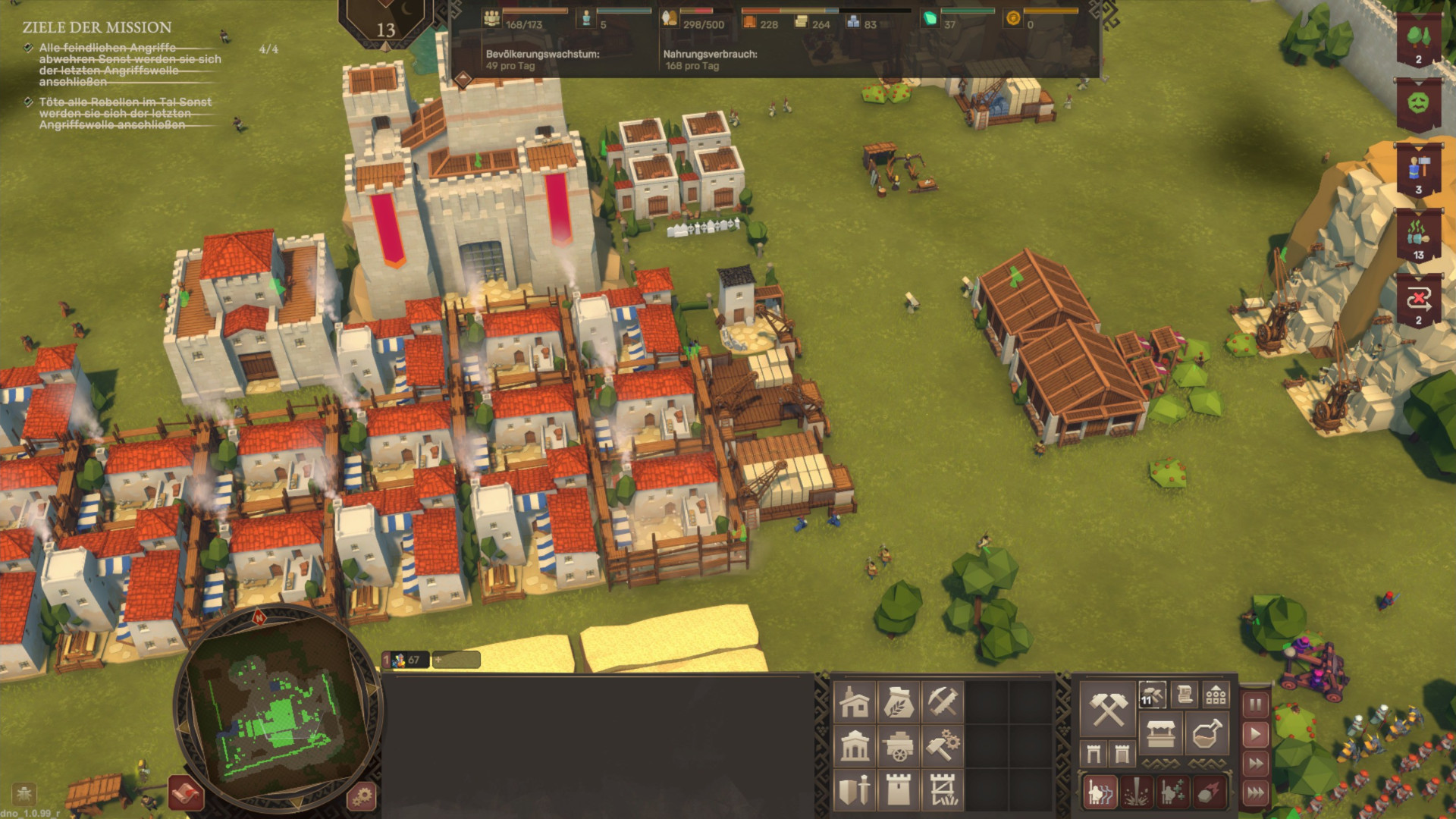
Task: Open the hammer and gears production category
Action: point(943,746)
